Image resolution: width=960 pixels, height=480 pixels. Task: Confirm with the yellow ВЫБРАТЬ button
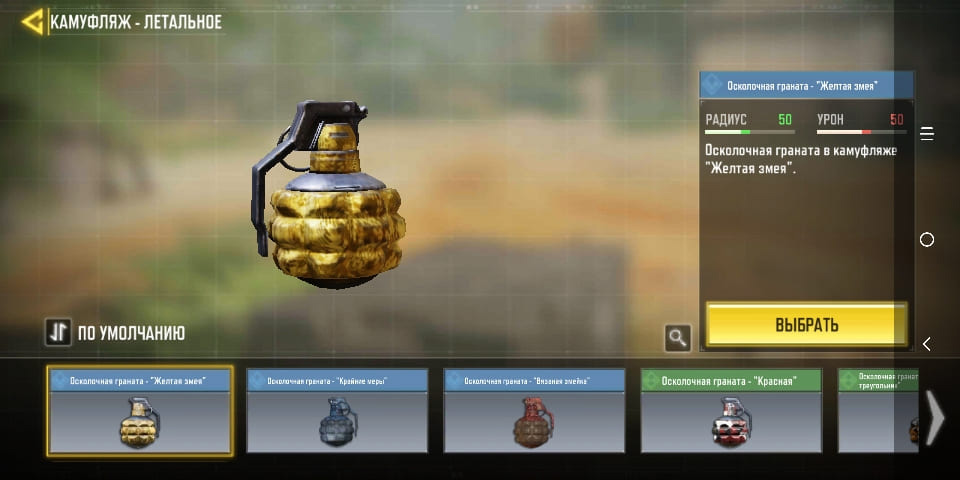806,325
